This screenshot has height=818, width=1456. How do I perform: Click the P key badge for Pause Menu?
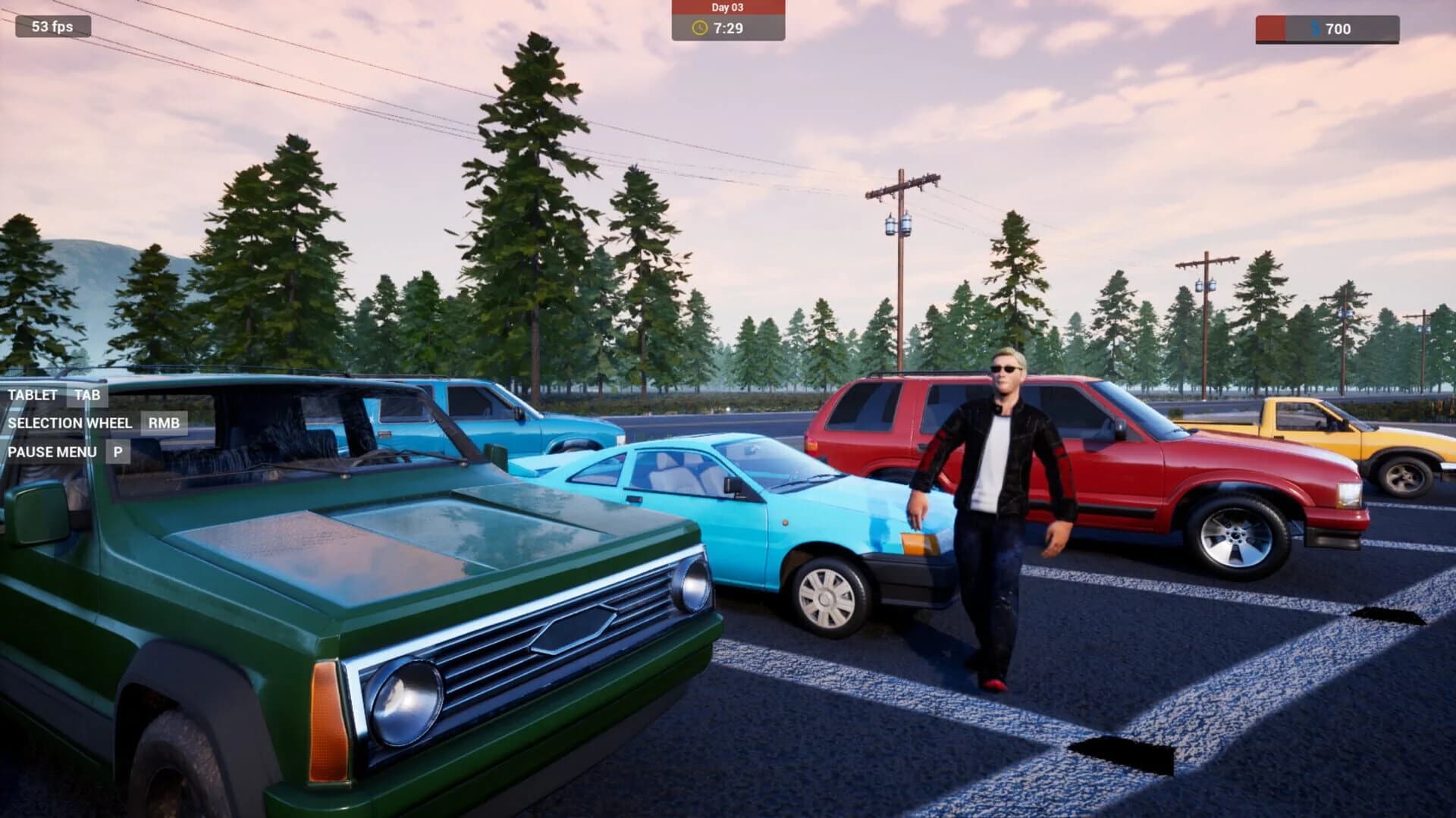(118, 452)
